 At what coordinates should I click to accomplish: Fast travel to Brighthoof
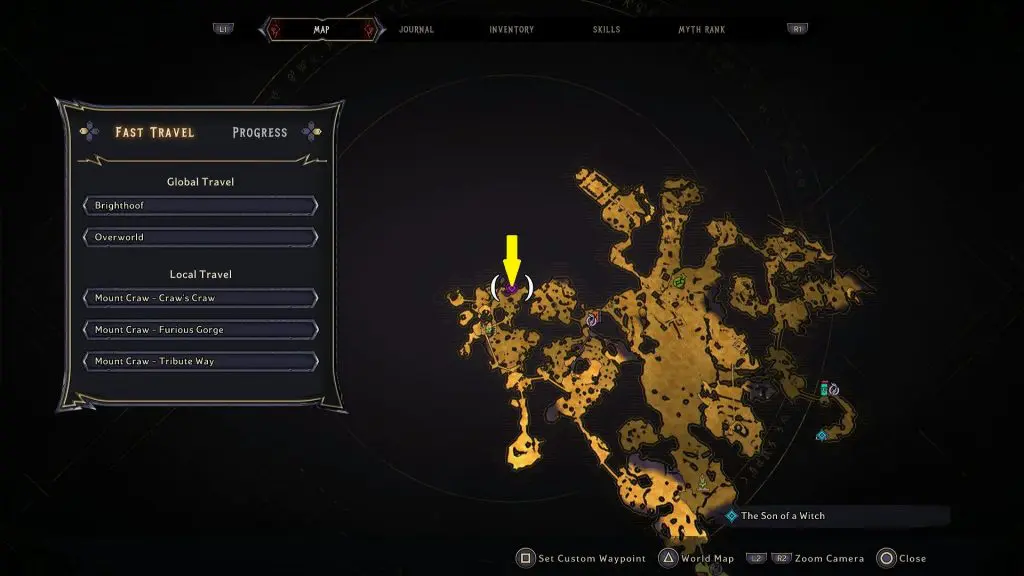(200, 206)
